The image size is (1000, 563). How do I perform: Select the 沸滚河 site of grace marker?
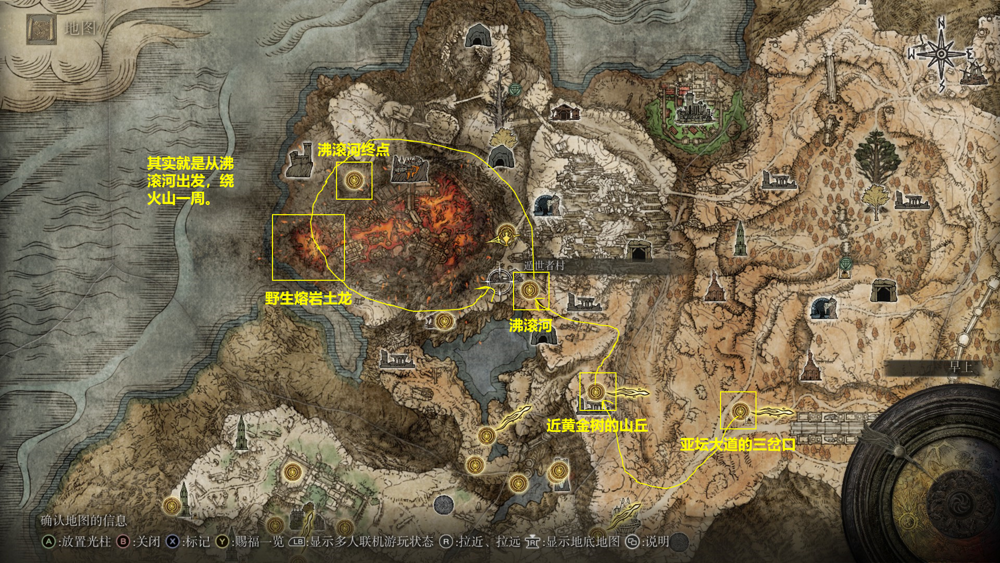530,290
